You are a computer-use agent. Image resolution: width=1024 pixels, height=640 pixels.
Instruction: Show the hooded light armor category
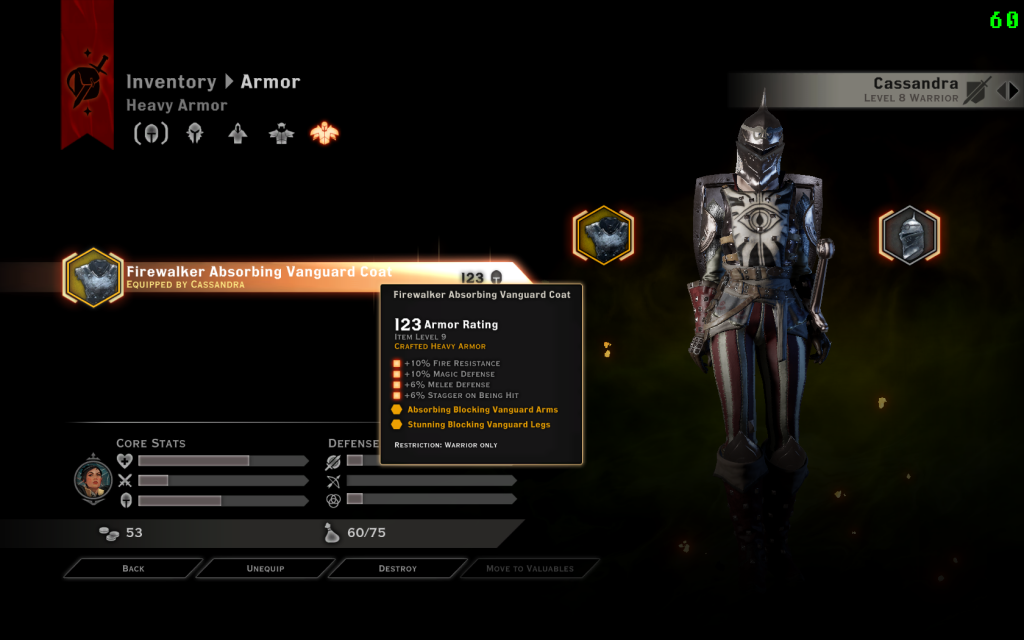[x=238, y=133]
